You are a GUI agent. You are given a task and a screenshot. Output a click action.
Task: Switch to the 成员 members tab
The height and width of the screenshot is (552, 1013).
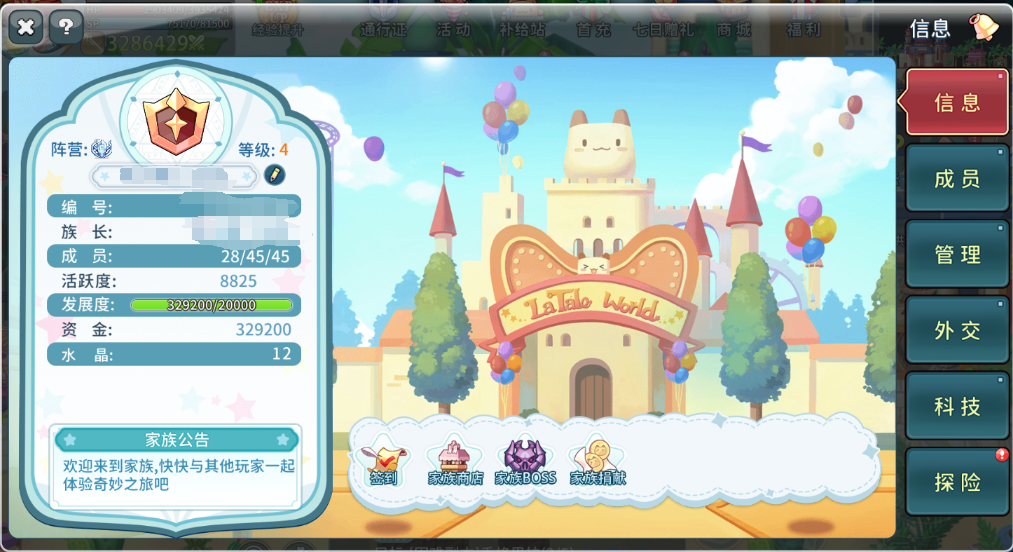[x=956, y=179]
